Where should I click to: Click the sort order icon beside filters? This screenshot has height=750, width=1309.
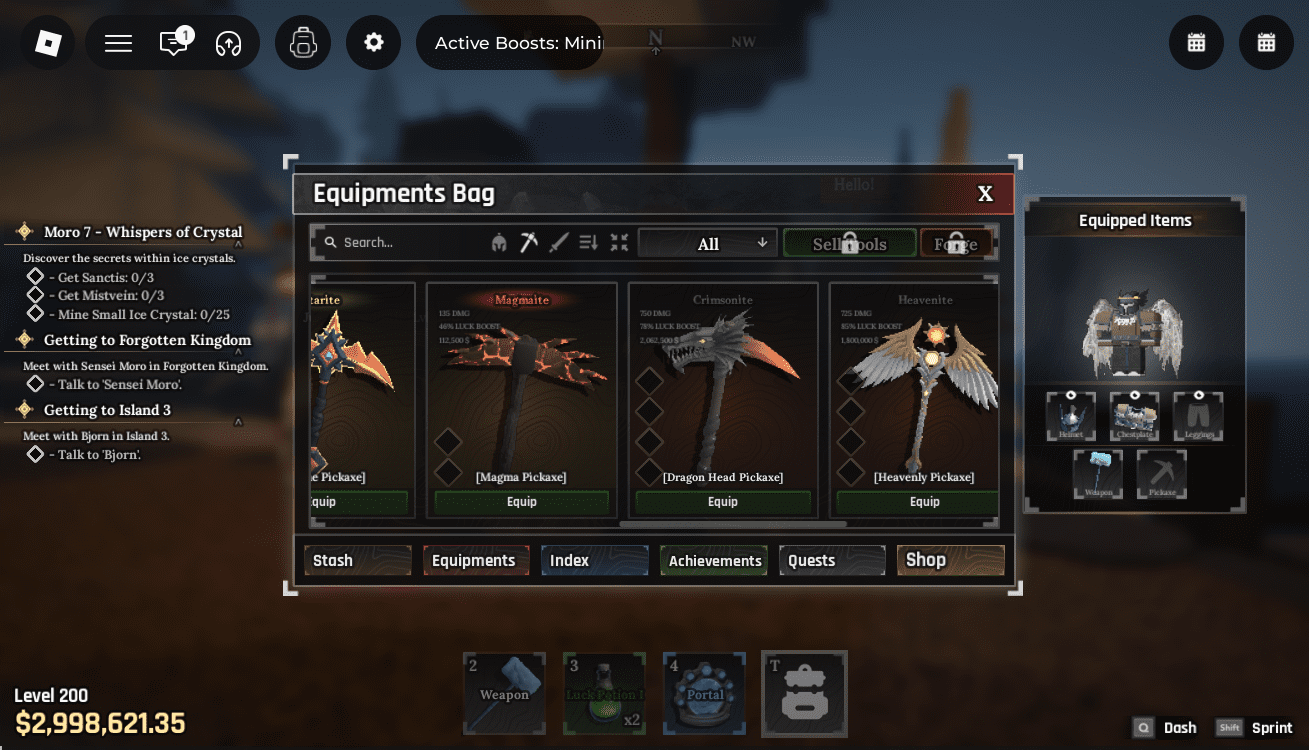(x=588, y=242)
